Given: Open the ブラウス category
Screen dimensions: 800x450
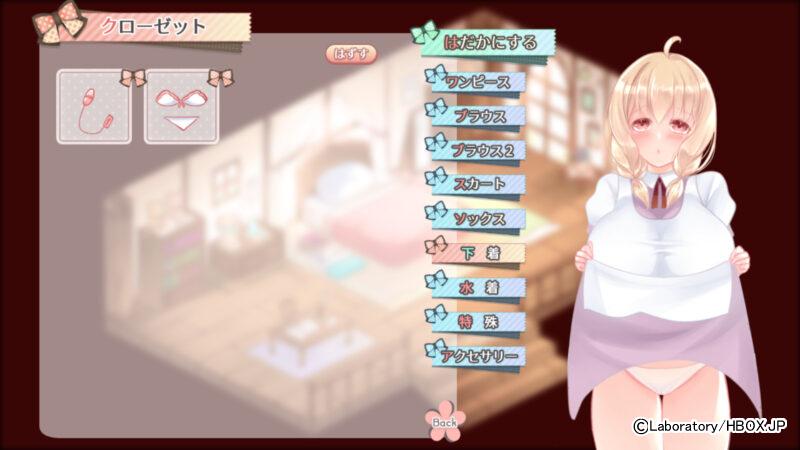Looking at the screenshot, I should 477,115.
